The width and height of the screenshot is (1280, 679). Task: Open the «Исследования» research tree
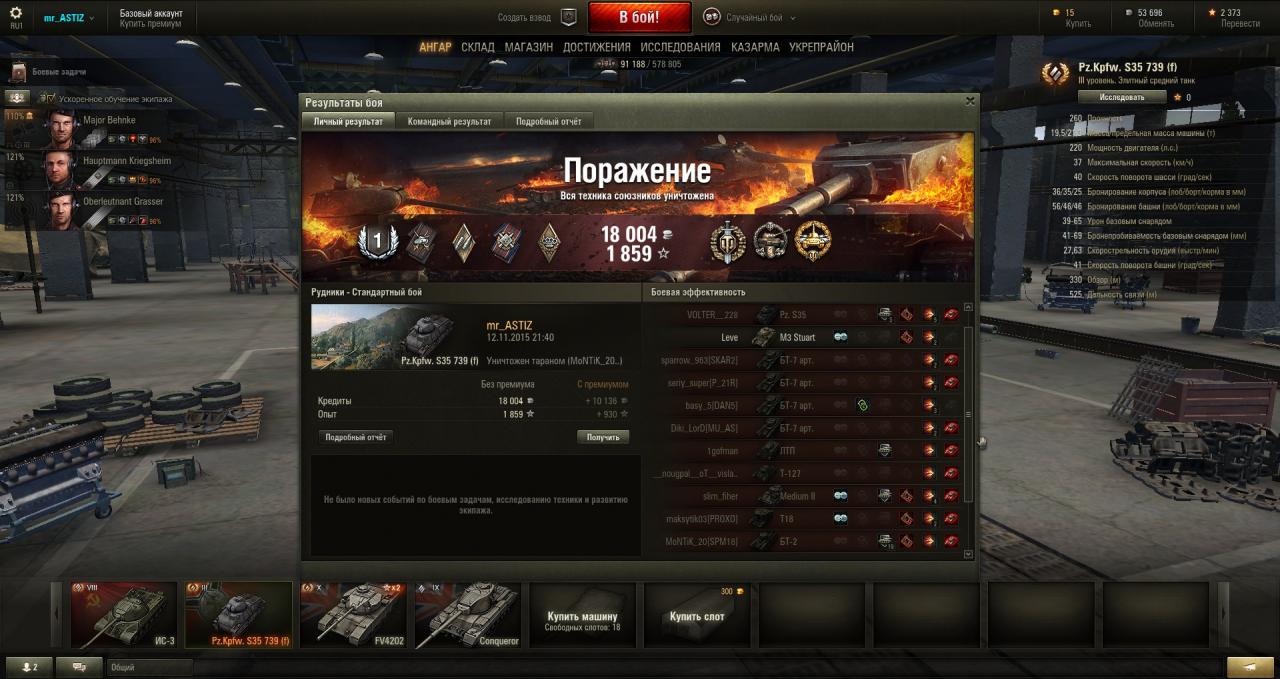click(680, 47)
